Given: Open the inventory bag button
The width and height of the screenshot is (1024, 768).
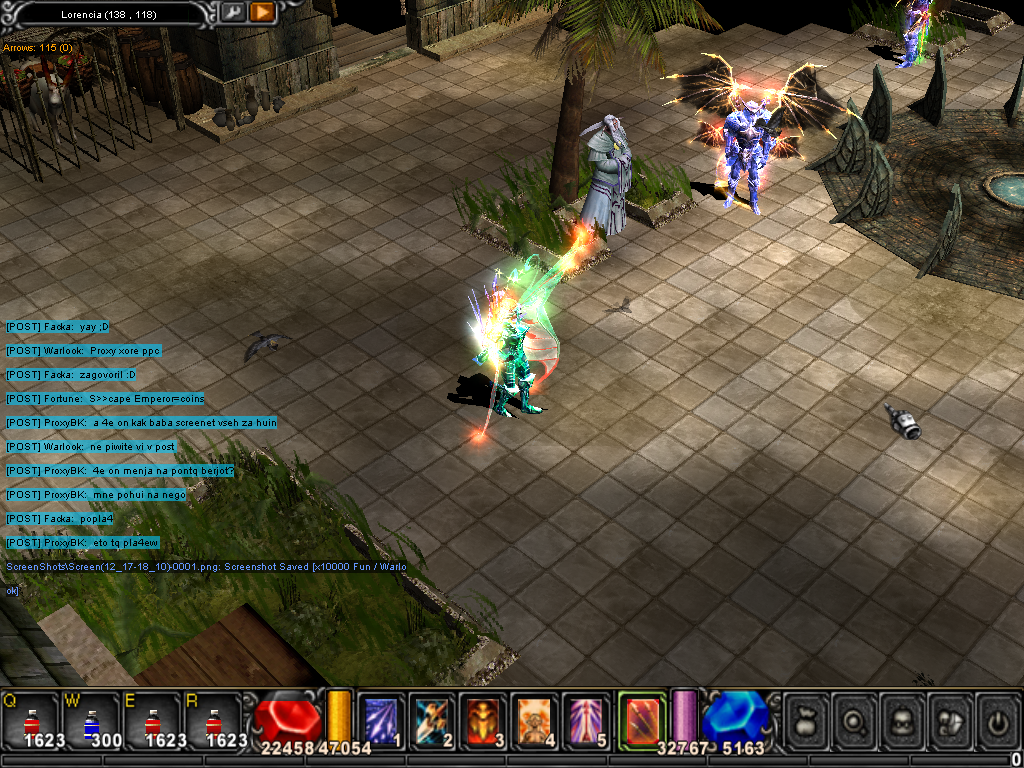Looking at the screenshot, I should click(x=805, y=720).
